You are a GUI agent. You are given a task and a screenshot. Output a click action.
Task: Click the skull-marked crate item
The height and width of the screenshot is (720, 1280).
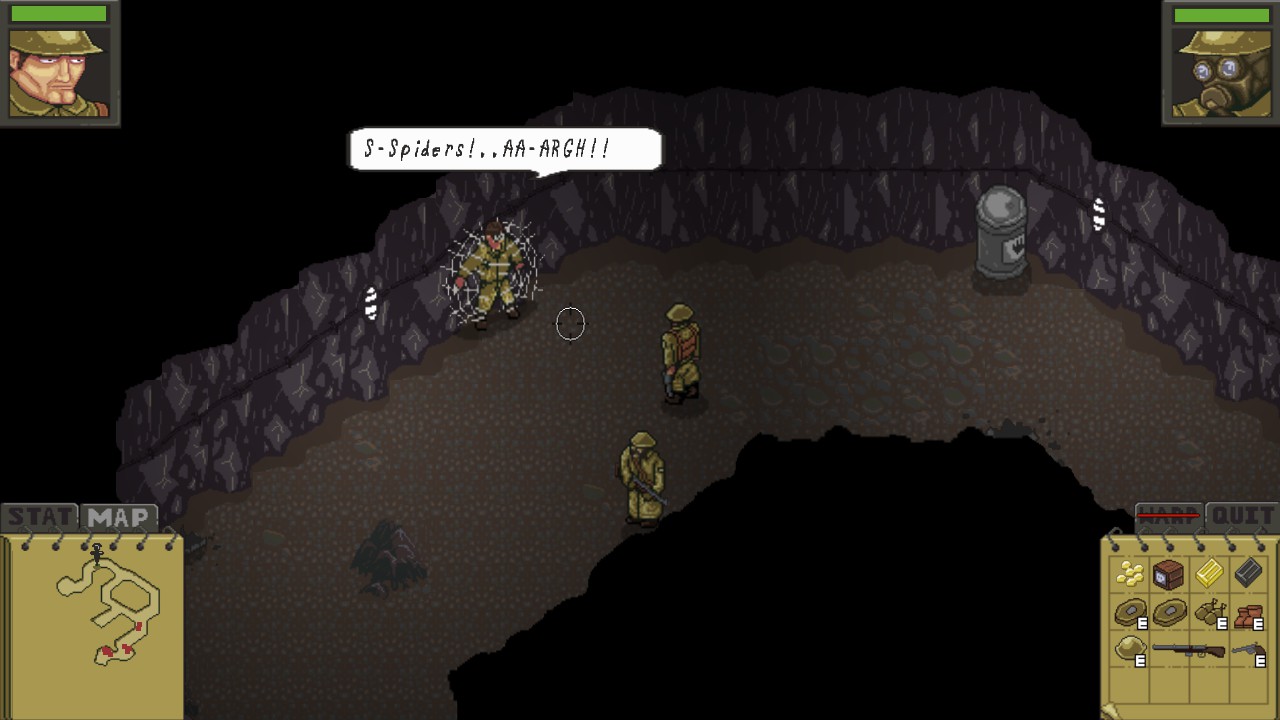point(1168,575)
